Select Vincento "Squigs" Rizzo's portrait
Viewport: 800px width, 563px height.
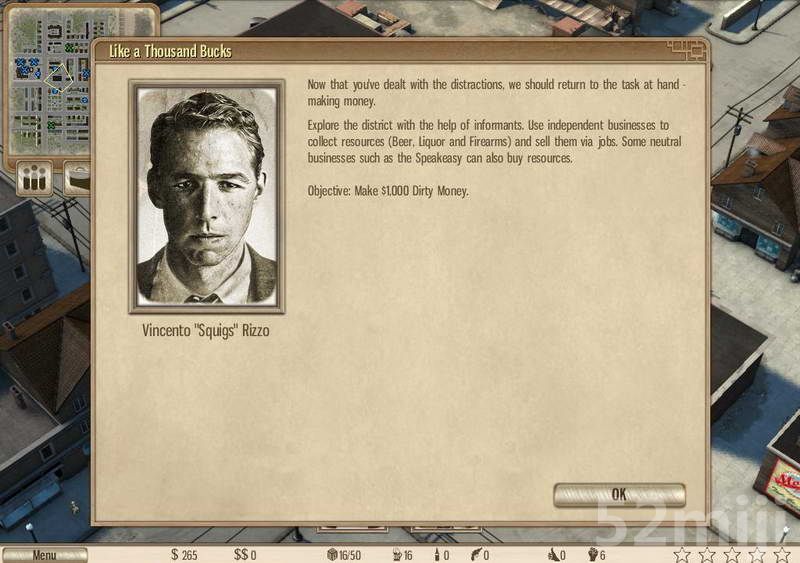pyautogui.click(x=207, y=196)
